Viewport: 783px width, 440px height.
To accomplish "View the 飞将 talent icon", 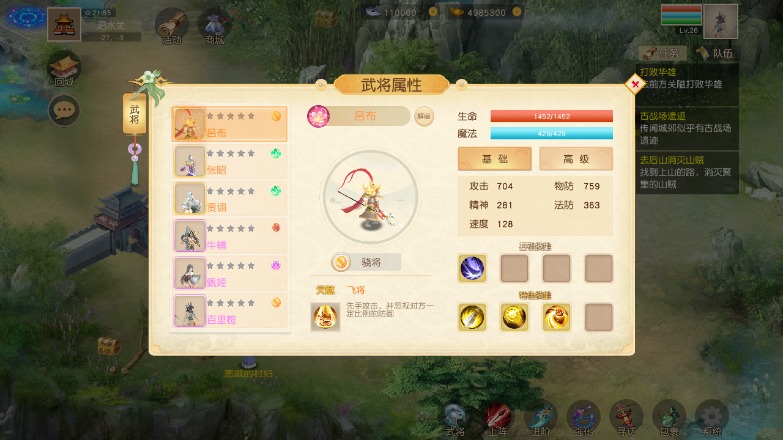I will point(325,317).
